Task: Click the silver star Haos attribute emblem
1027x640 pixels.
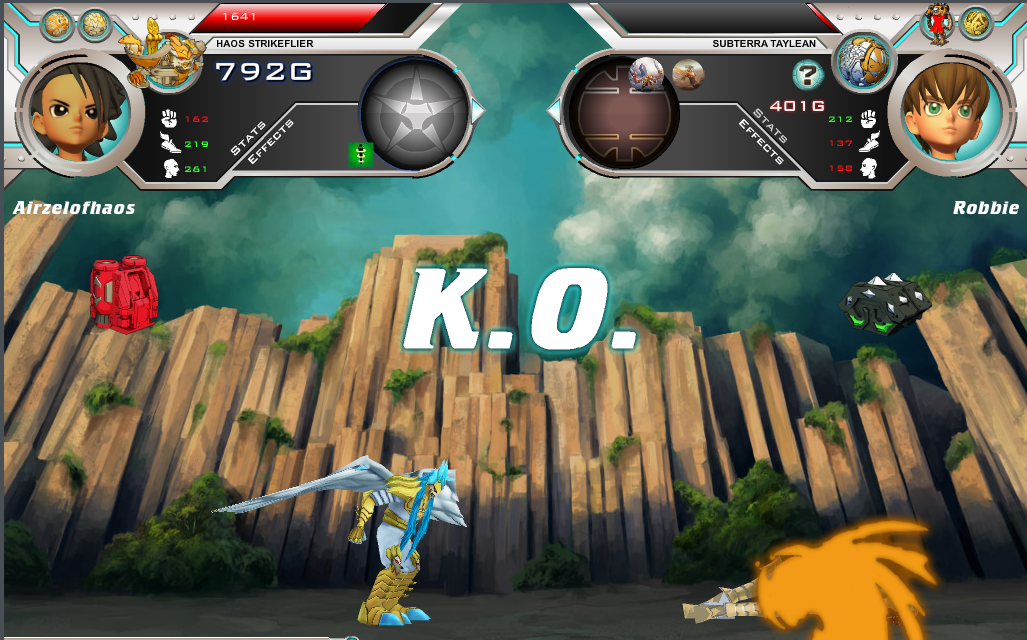Action: click(414, 111)
